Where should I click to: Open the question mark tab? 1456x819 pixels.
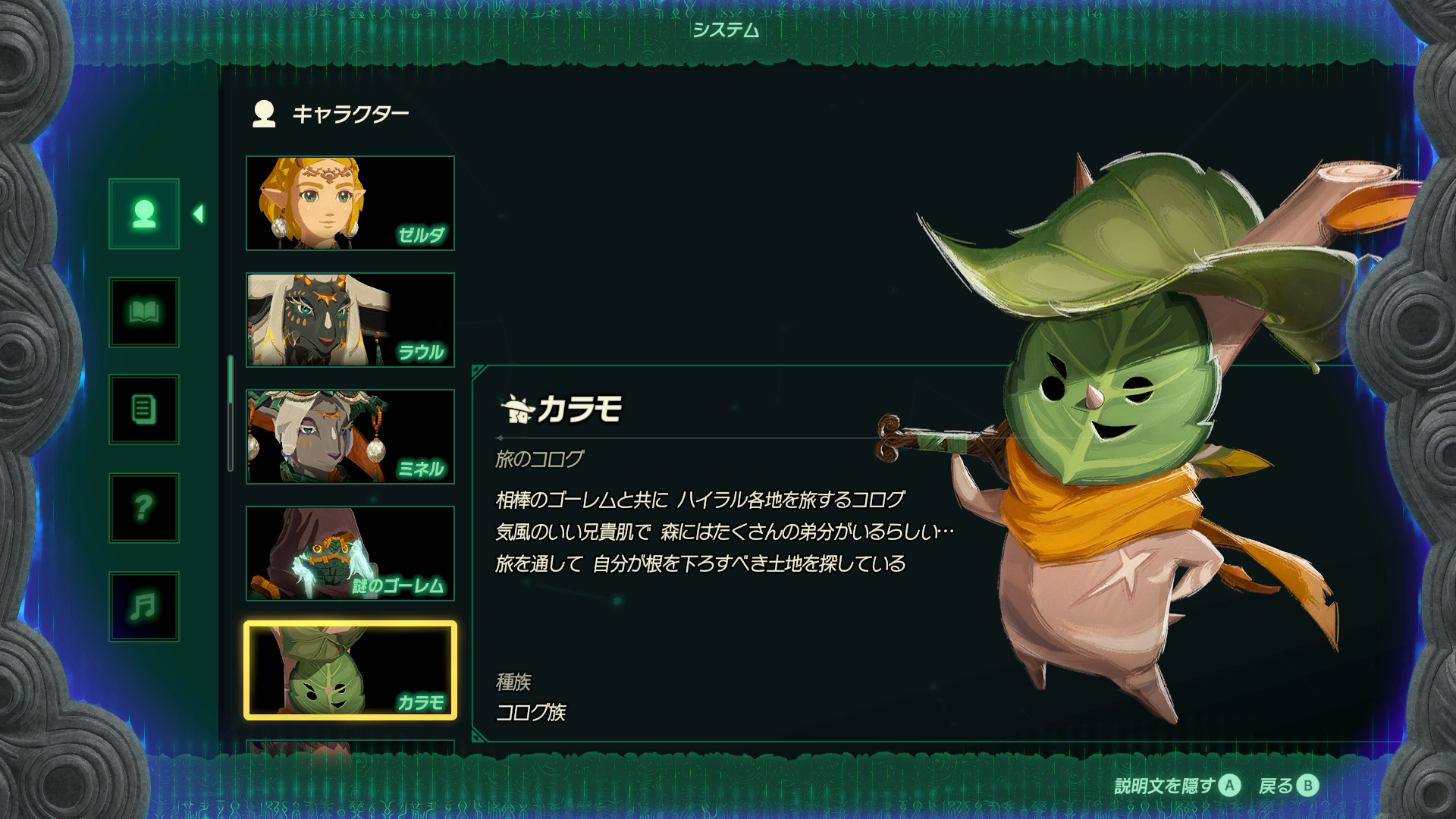pyautogui.click(x=144, y=508)
